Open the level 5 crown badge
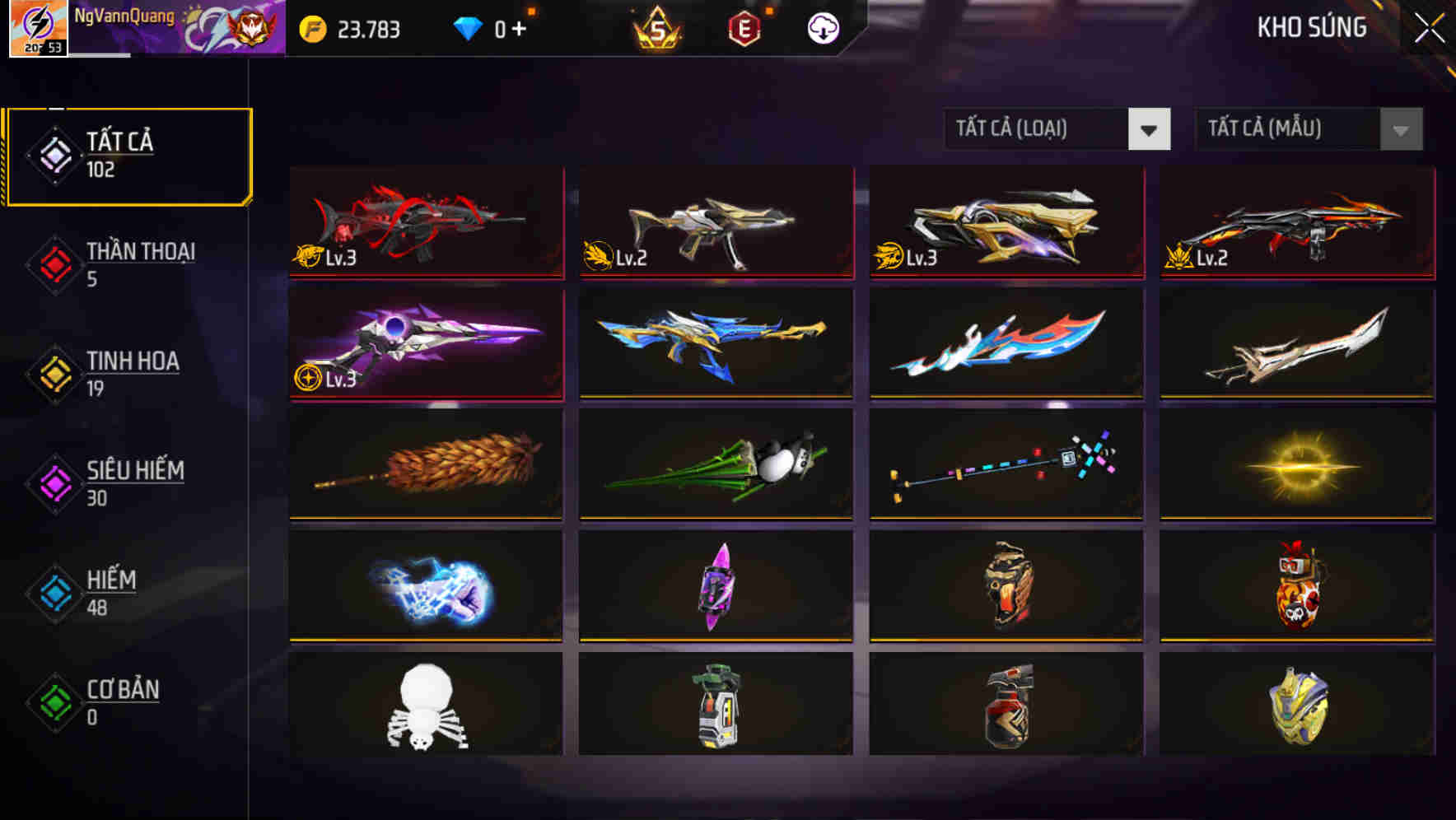Image resolution: width=1456 pixels, height=820 pixels. click(x=659, y=27)
